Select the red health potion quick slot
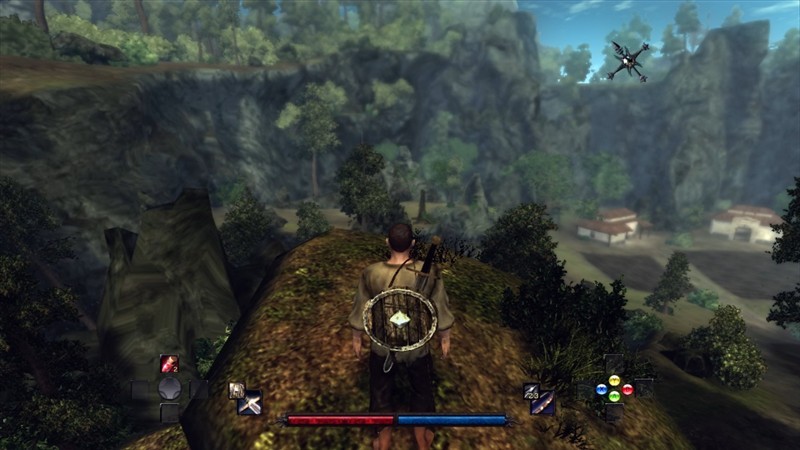This screenshot has height=450, width=800. coord(169,364)
